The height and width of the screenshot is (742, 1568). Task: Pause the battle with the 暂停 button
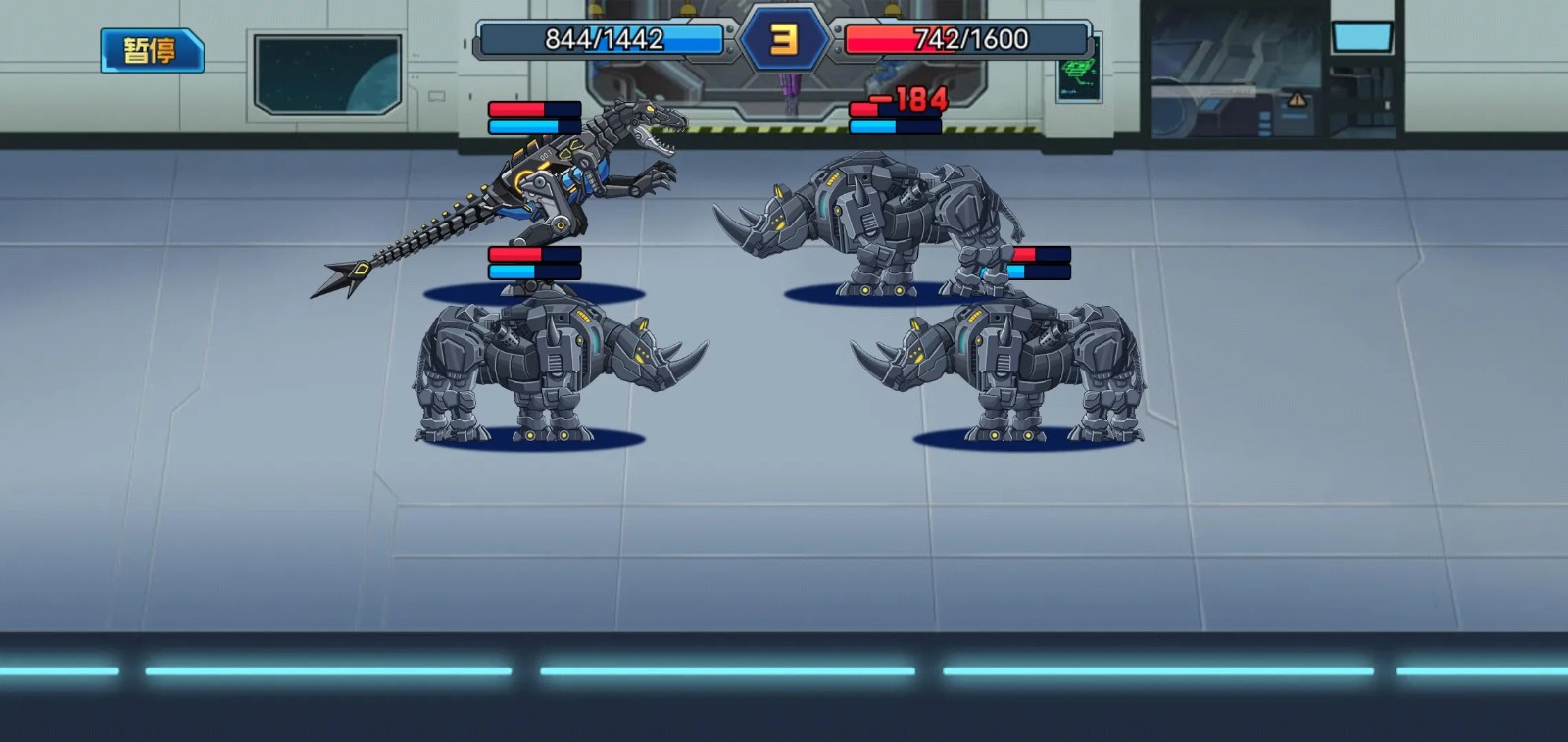click(152, 50)
